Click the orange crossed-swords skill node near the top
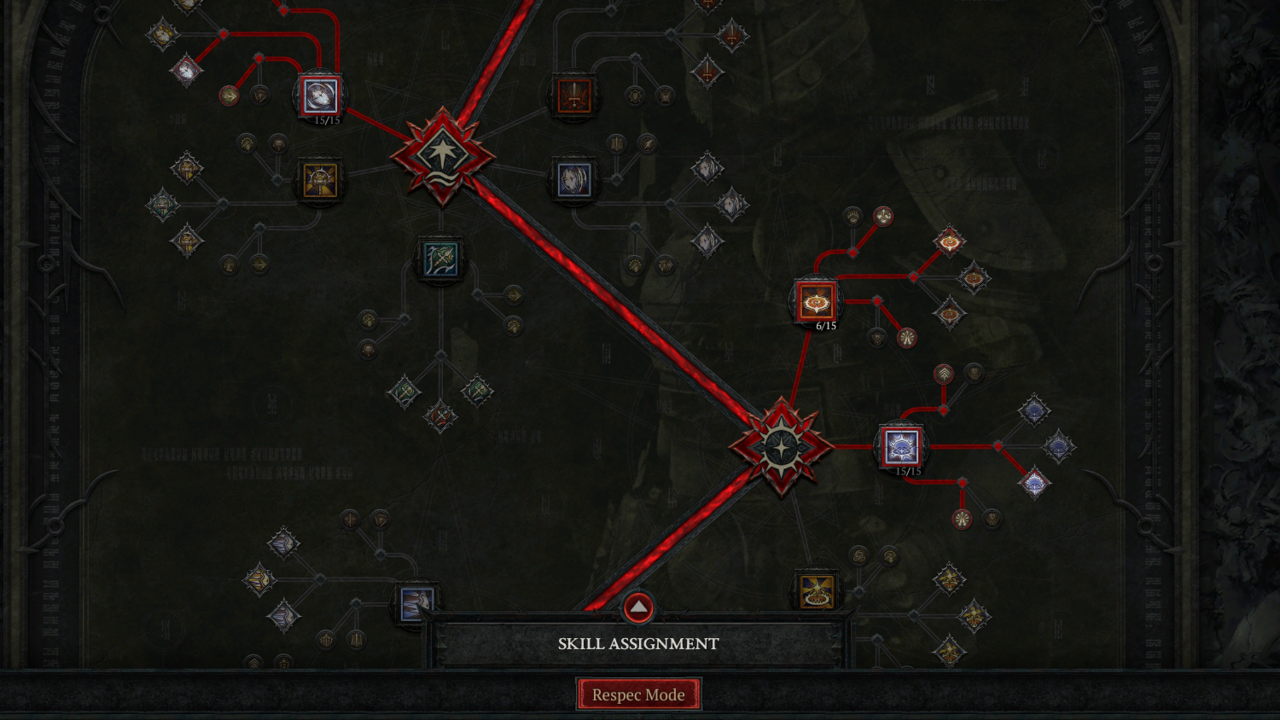Screen dimensions: 1280x720 [575, 96]
